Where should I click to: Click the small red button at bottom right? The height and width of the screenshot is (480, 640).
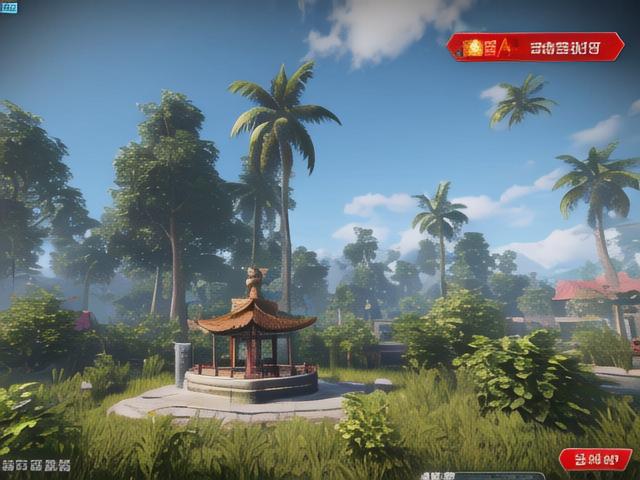[595, 459]
